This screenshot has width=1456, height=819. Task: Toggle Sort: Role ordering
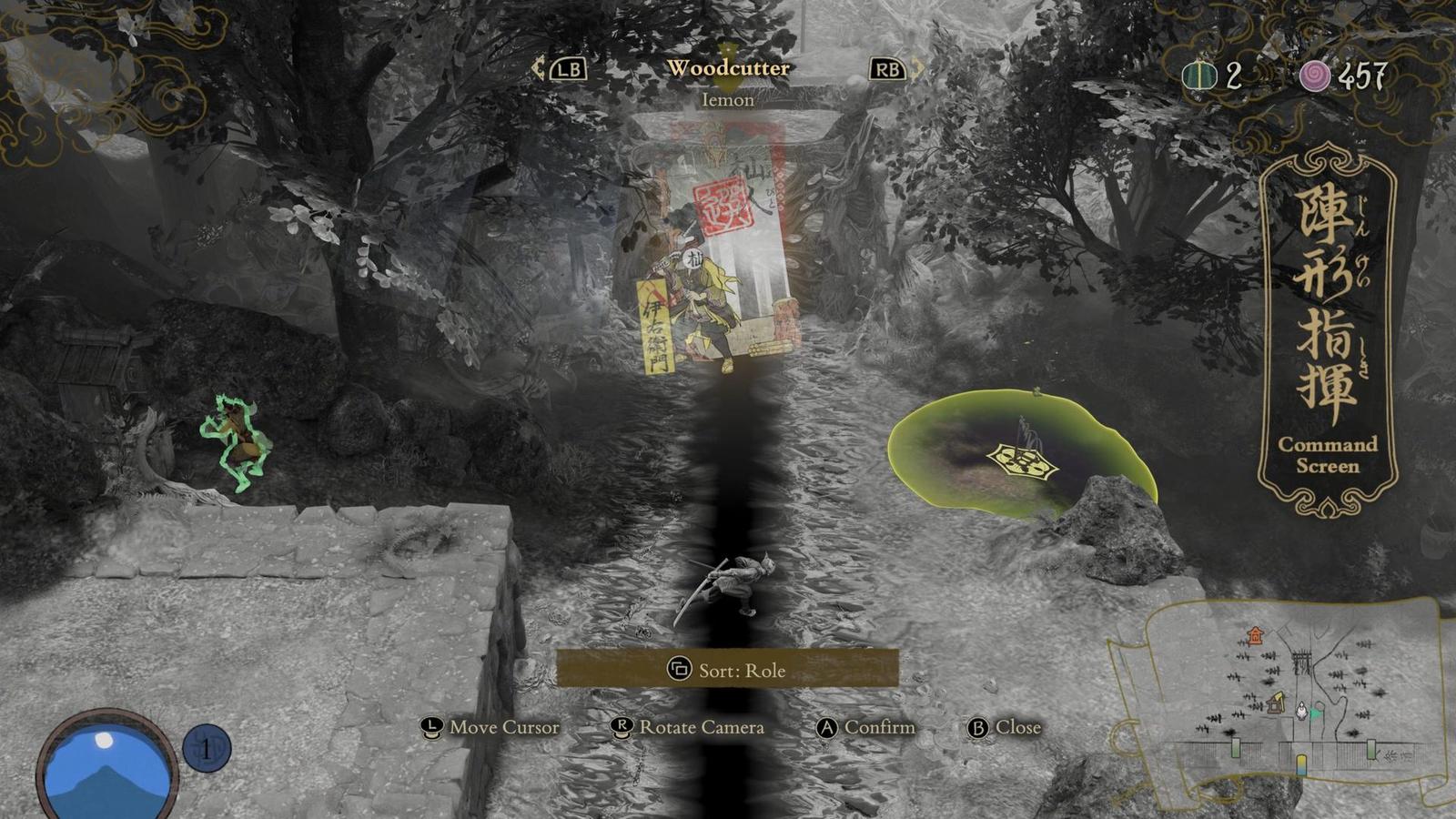click(x=723, y=670)
